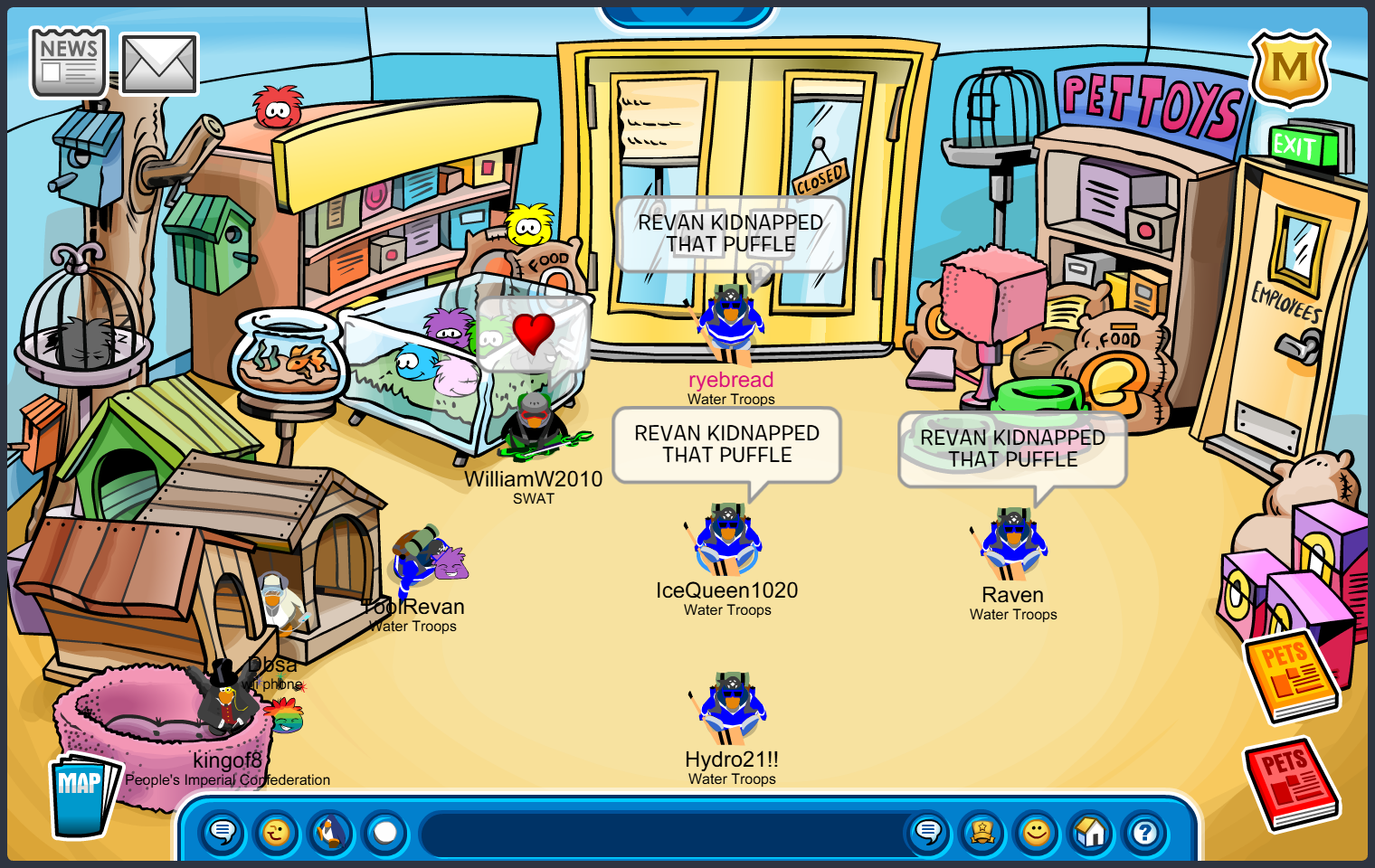
Task: Select the snowball throw button
Action: click(385, 832)
